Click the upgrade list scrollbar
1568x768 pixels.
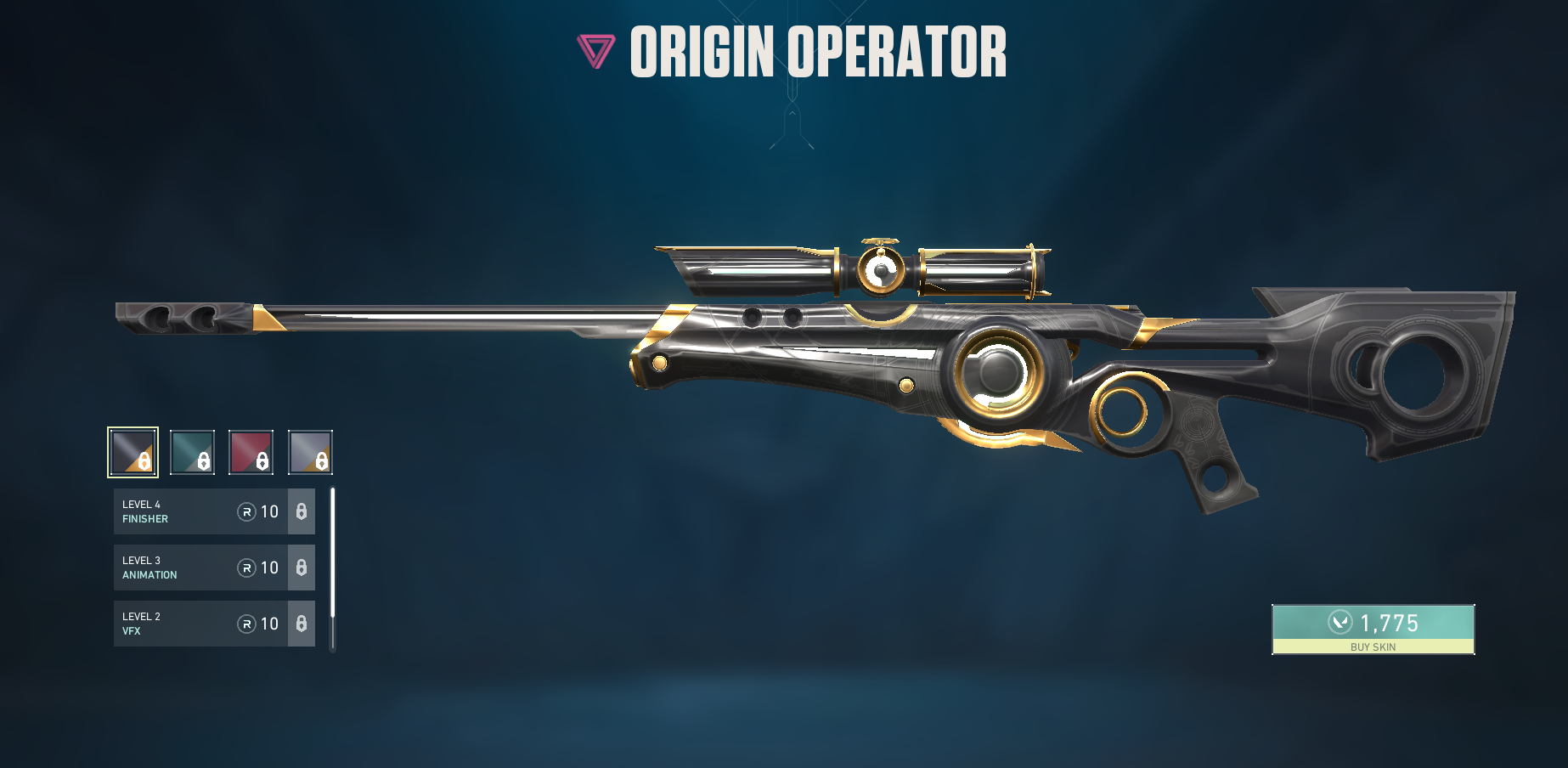click(x=333, y=554)
